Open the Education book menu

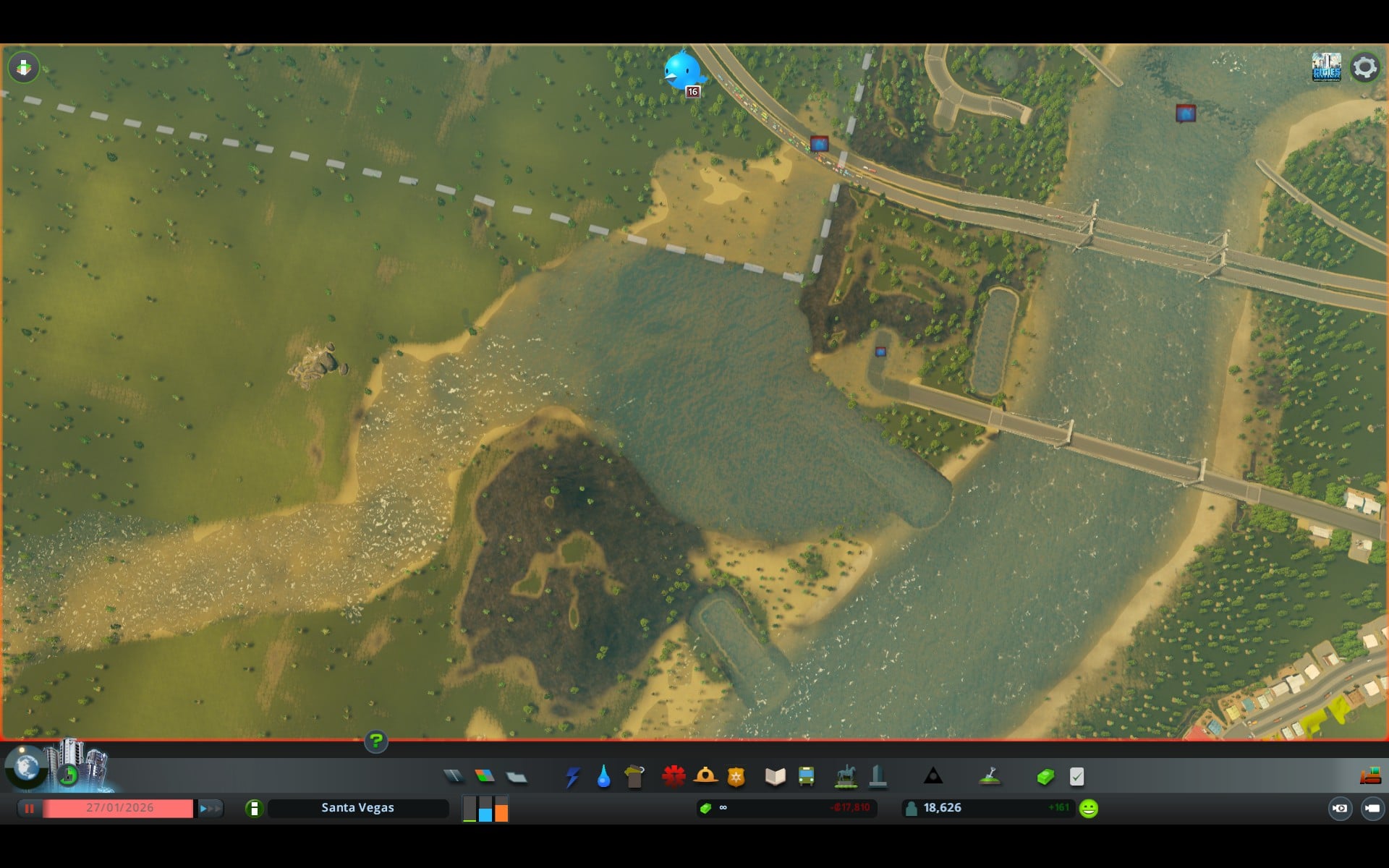point(775,777)
